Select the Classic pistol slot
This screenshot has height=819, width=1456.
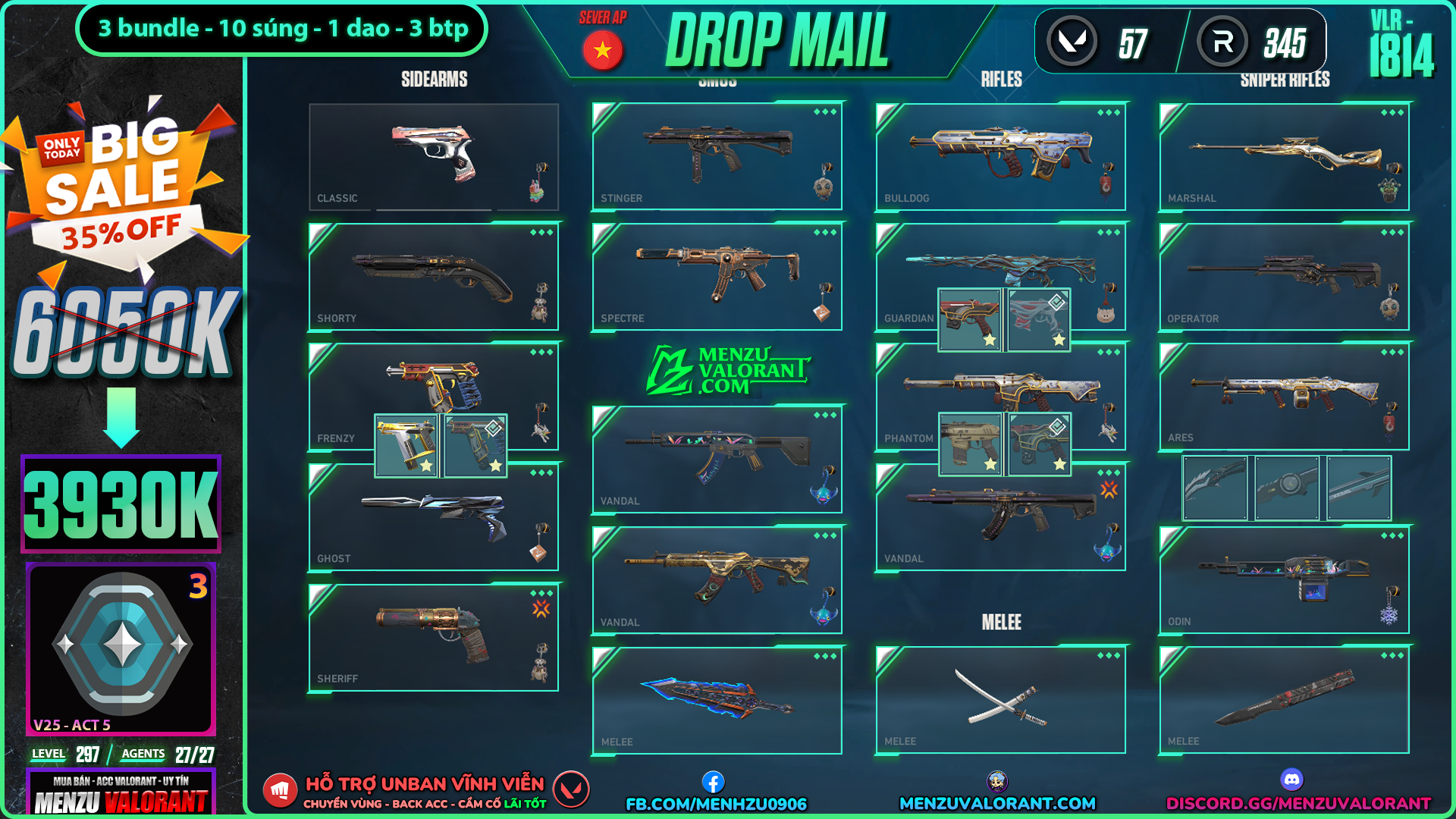coord(433,156)
